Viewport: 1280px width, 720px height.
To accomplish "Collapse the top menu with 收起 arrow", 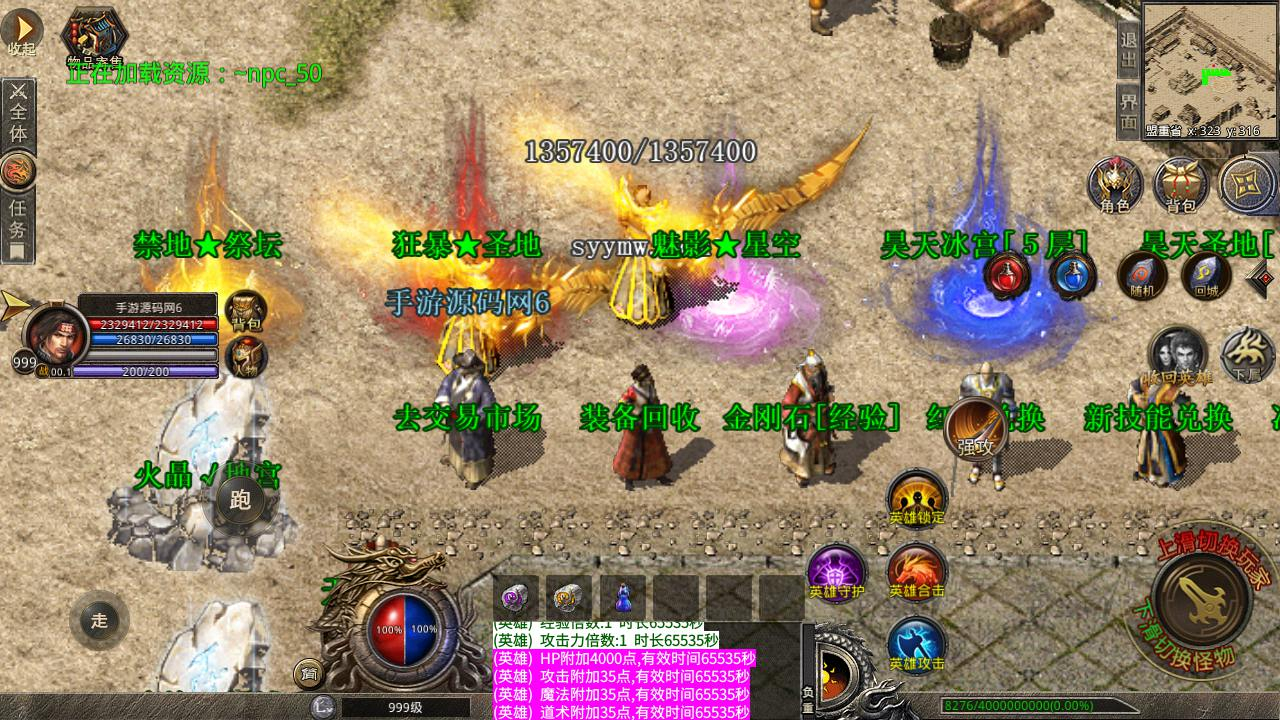I will click(21, 31).
